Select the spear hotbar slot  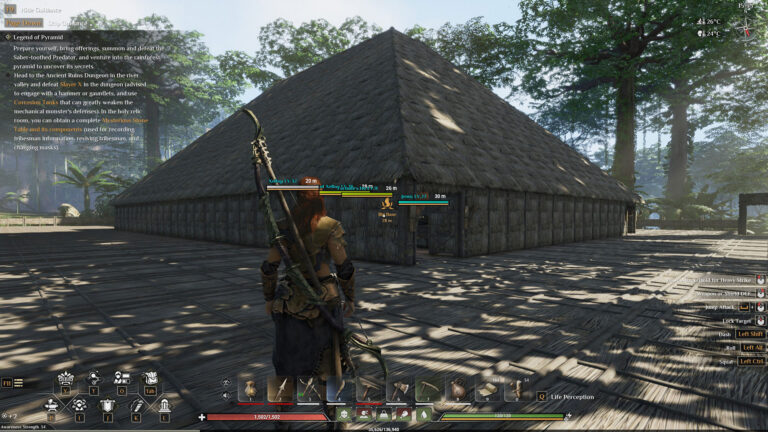(281, 389)
